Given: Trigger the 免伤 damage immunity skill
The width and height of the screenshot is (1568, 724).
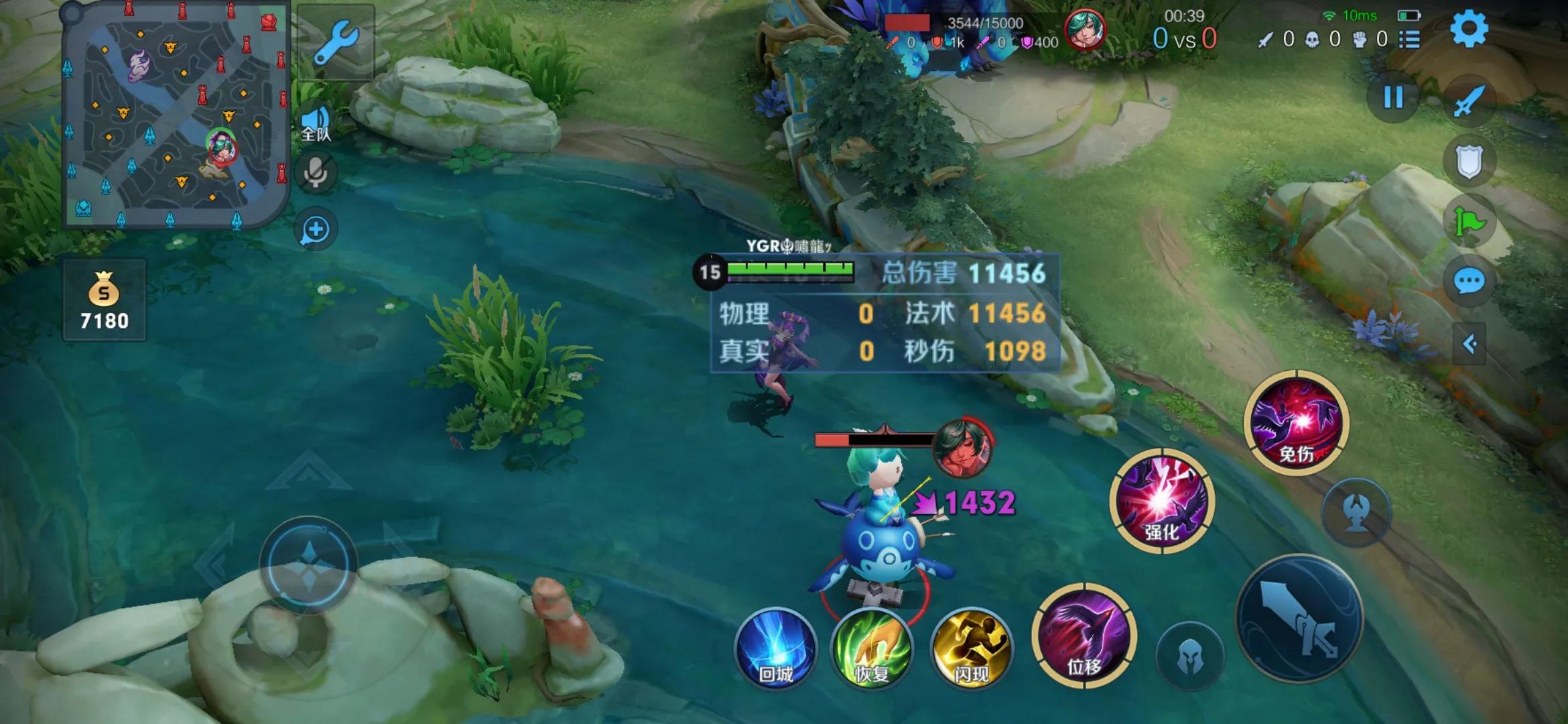Looking at the screenshot, I should (x=1296, y=422).
